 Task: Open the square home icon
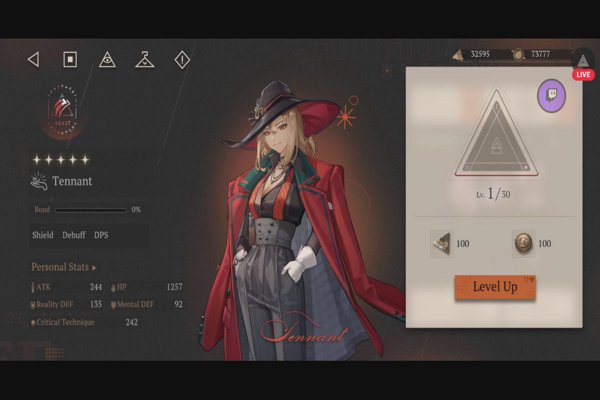coord(70,60)
